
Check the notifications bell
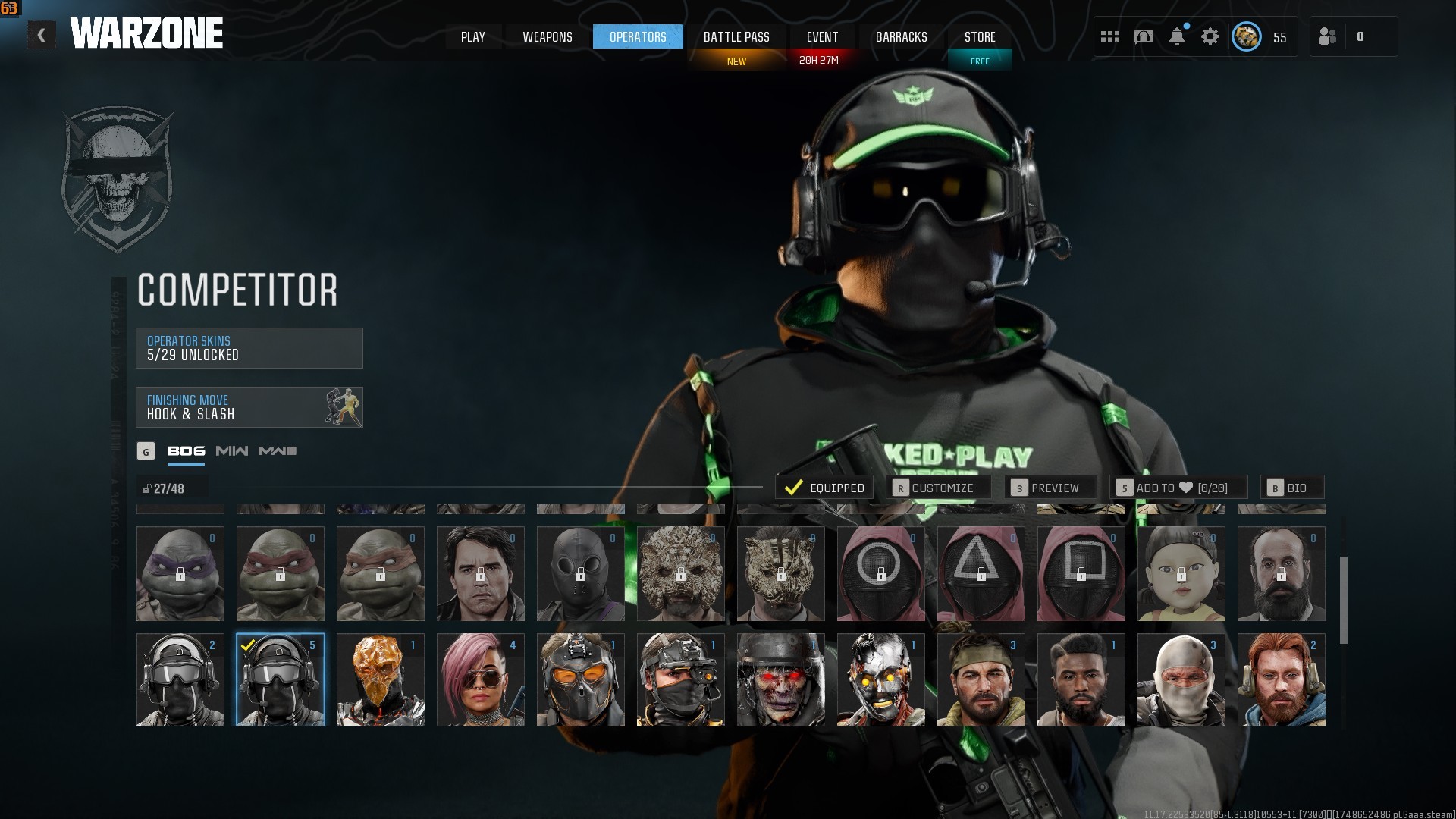[x=1177, y=36]
